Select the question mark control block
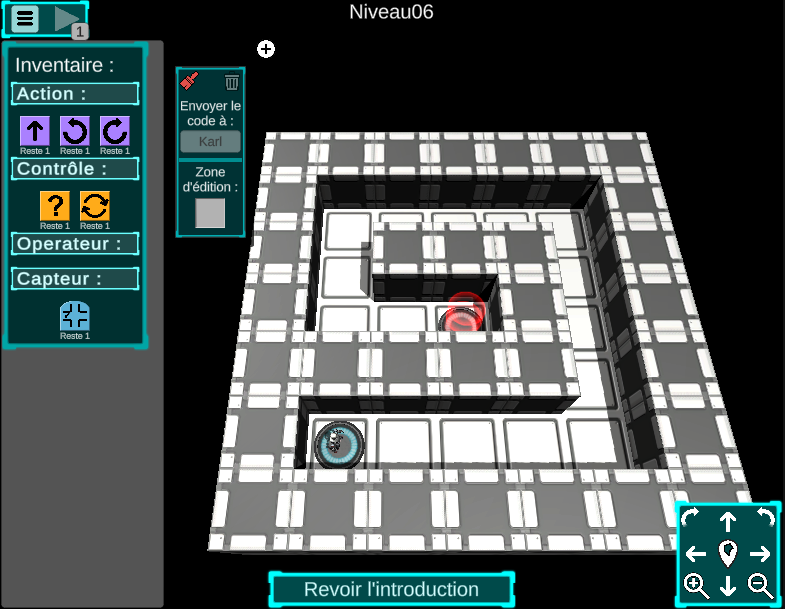 [54, 206]
